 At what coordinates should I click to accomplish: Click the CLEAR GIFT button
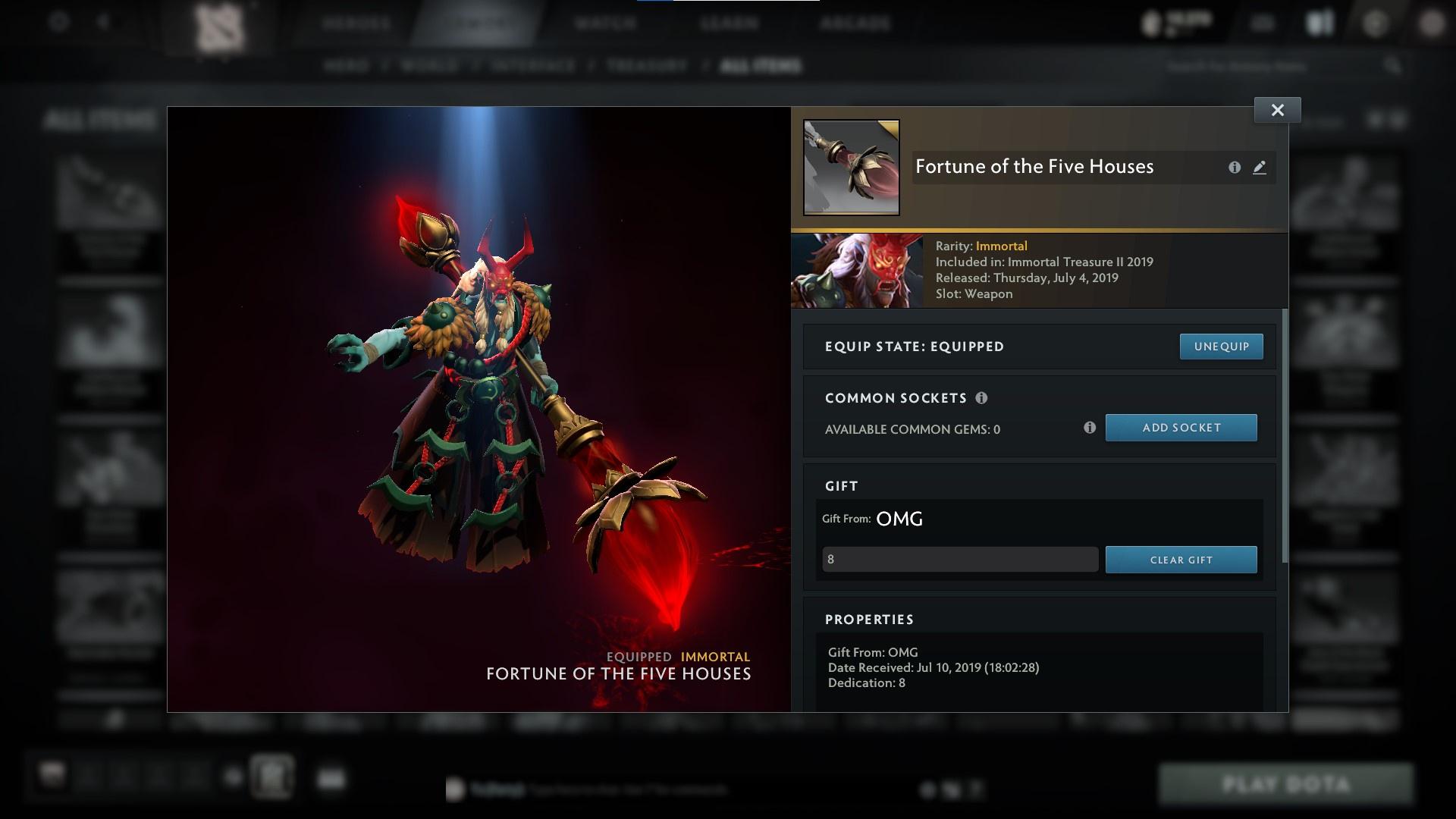click(1181, 560)
